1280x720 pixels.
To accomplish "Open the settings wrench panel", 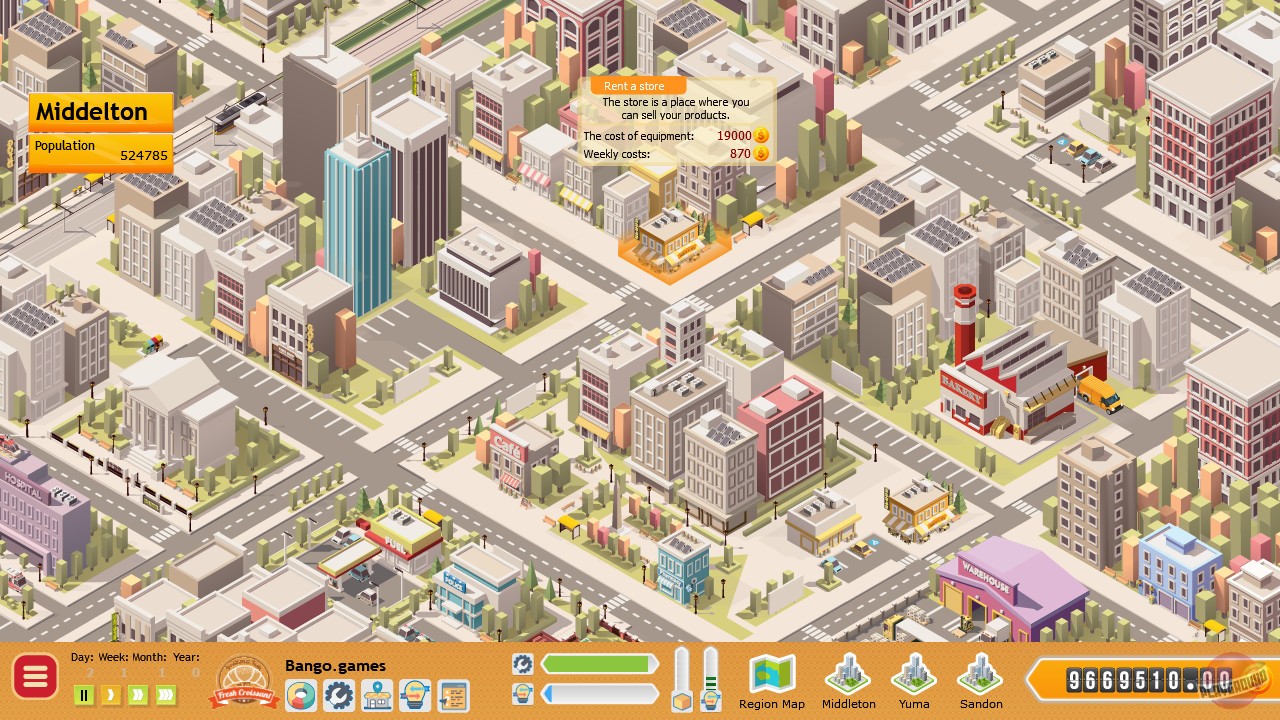I will (x=339, y=694).
